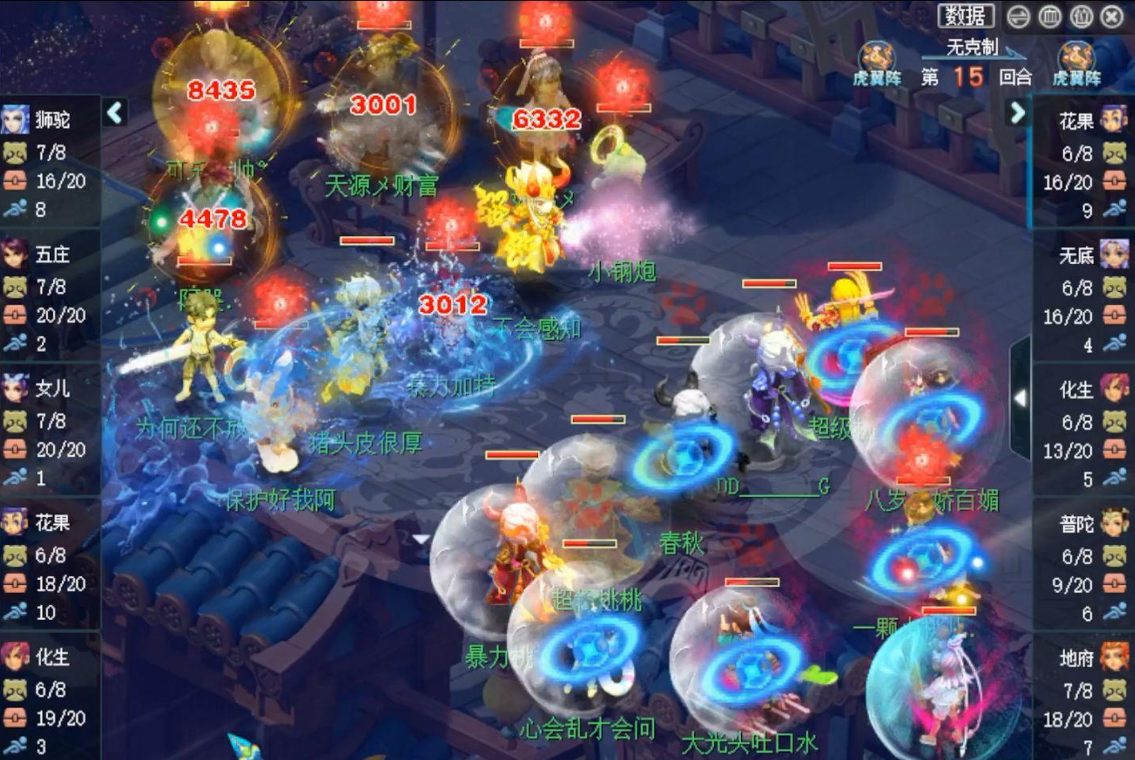Select the 狮驼 player entry
The height and width of the screenshot is (760, 1135).
(50, 120)
